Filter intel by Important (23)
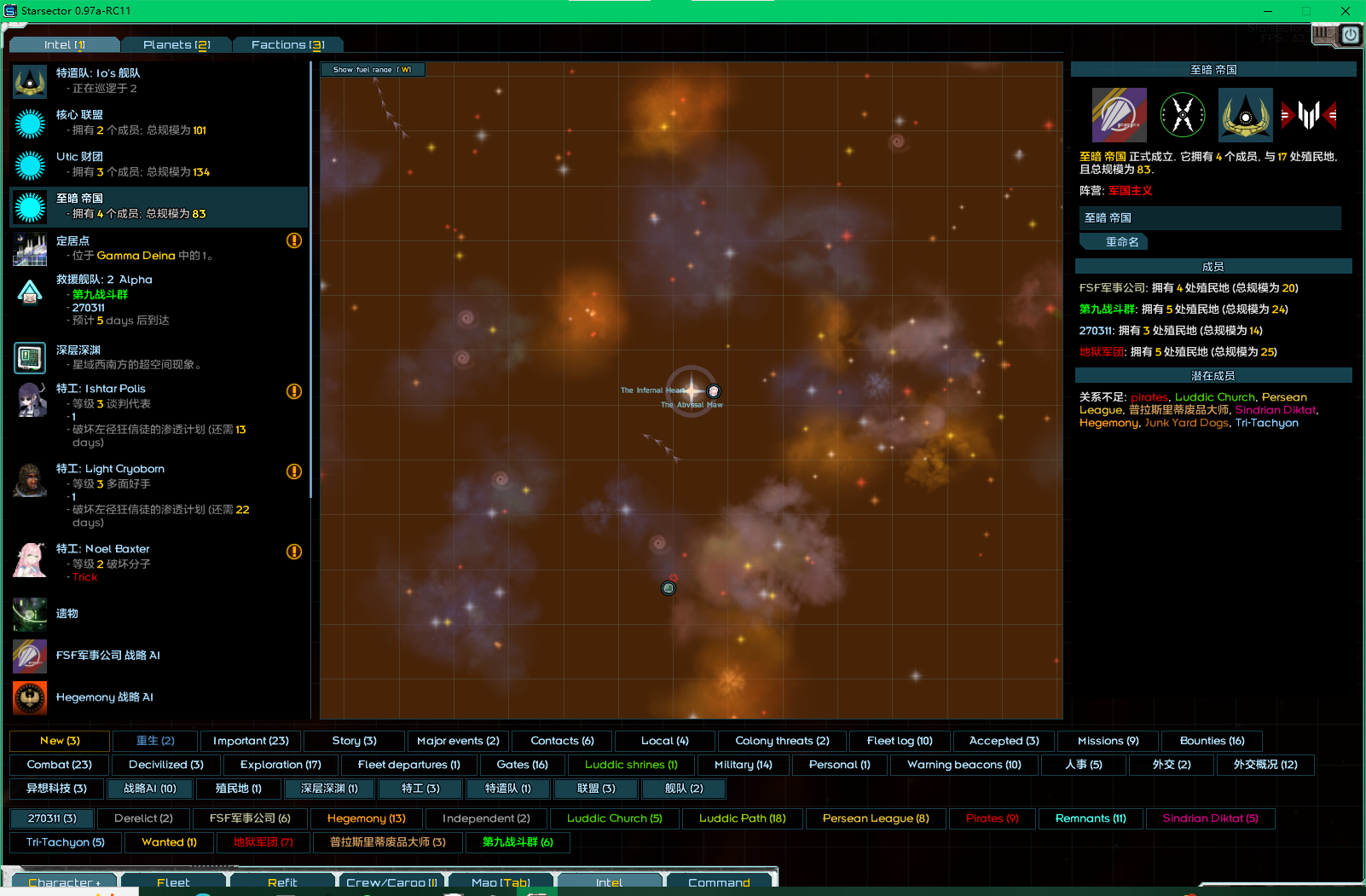 tap(251, 741)
